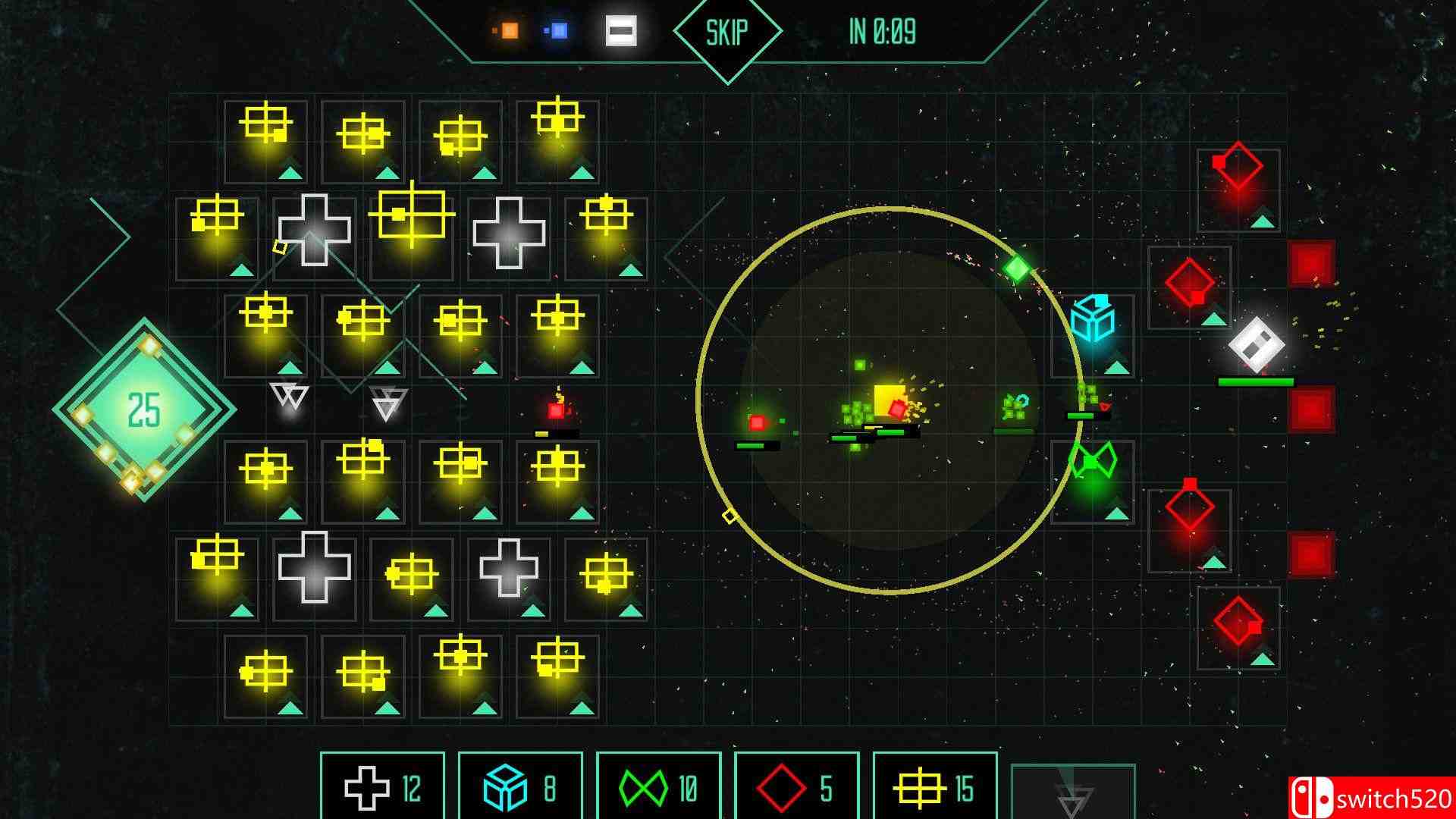Image resolution: width=1456 pixels, height=819 pixels.
Task: Toggle the upgrade arrow under the green bowtie tower
Action: click(1115, 513)
